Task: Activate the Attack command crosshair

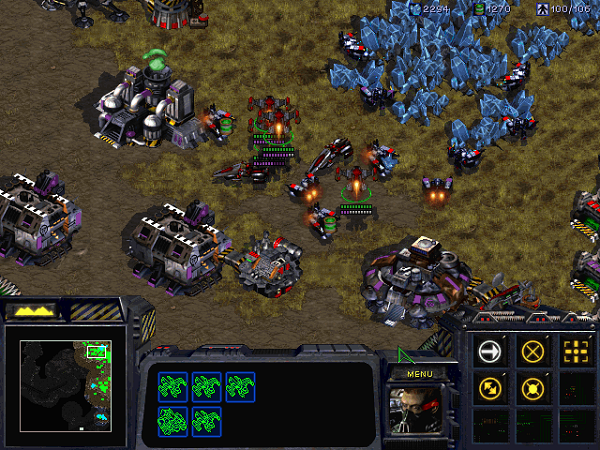Action: pos(574,351)
